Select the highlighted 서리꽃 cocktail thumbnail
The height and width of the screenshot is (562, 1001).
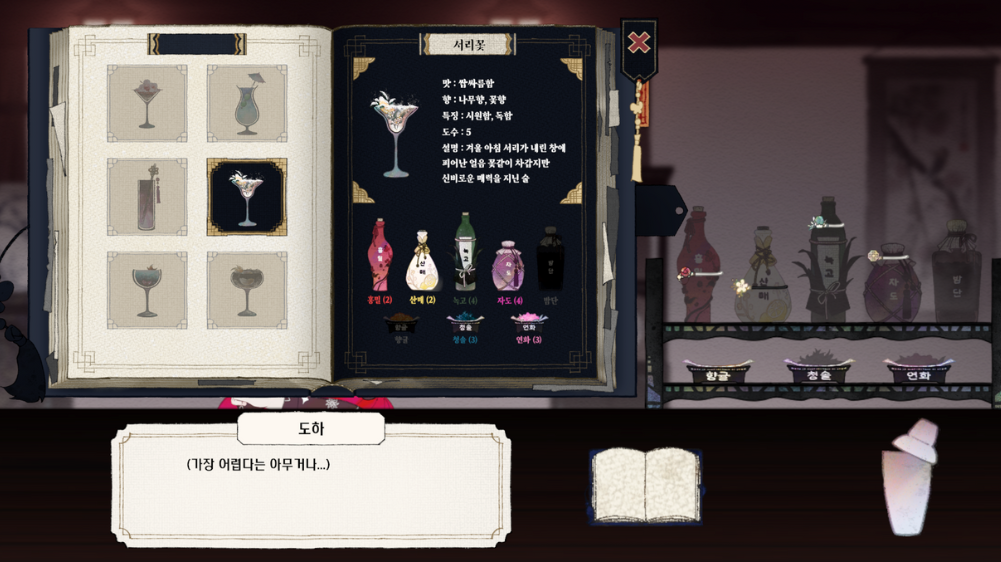click(247, 197)
